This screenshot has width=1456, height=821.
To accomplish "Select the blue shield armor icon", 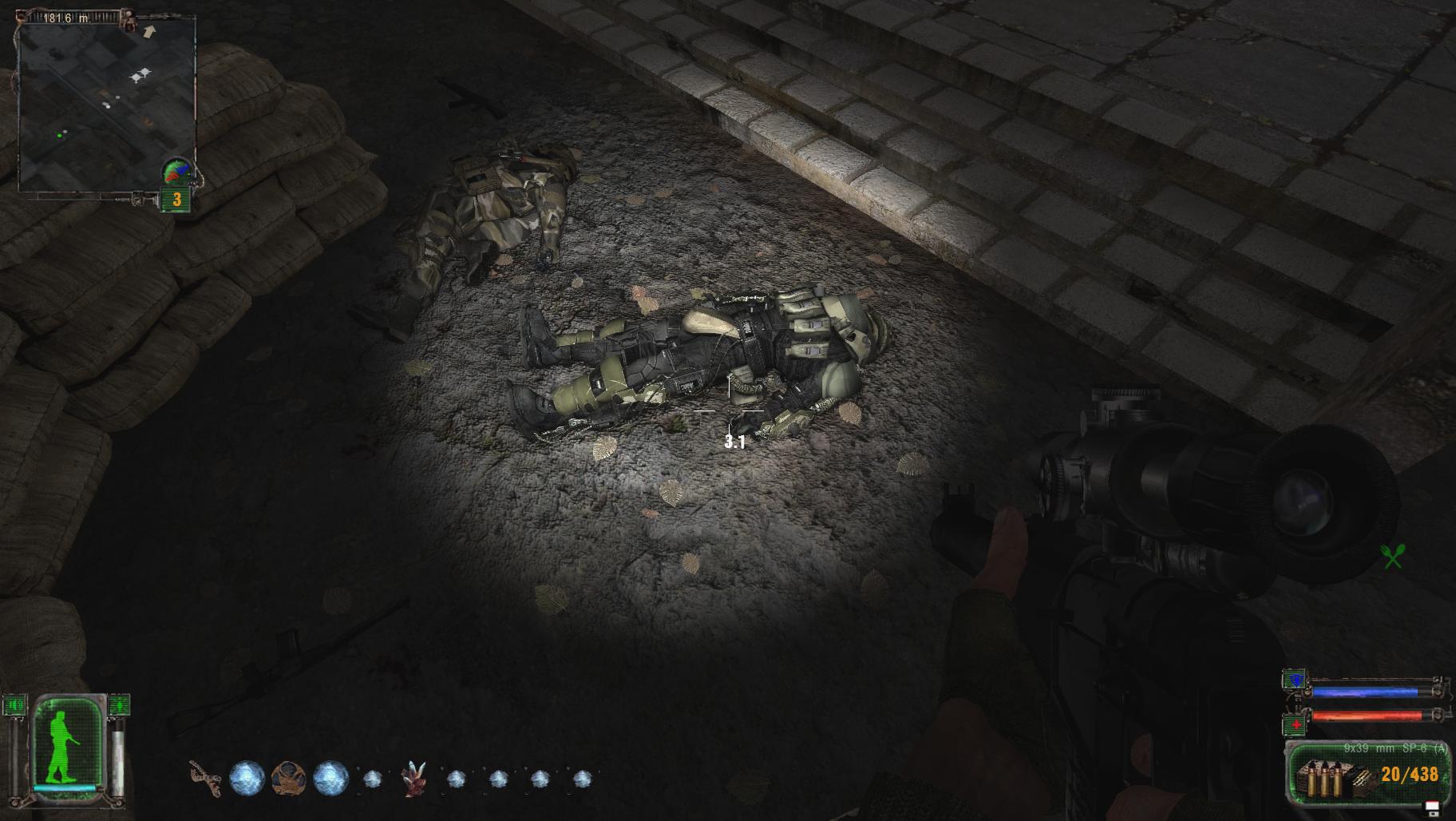I will pos(1294,681).
